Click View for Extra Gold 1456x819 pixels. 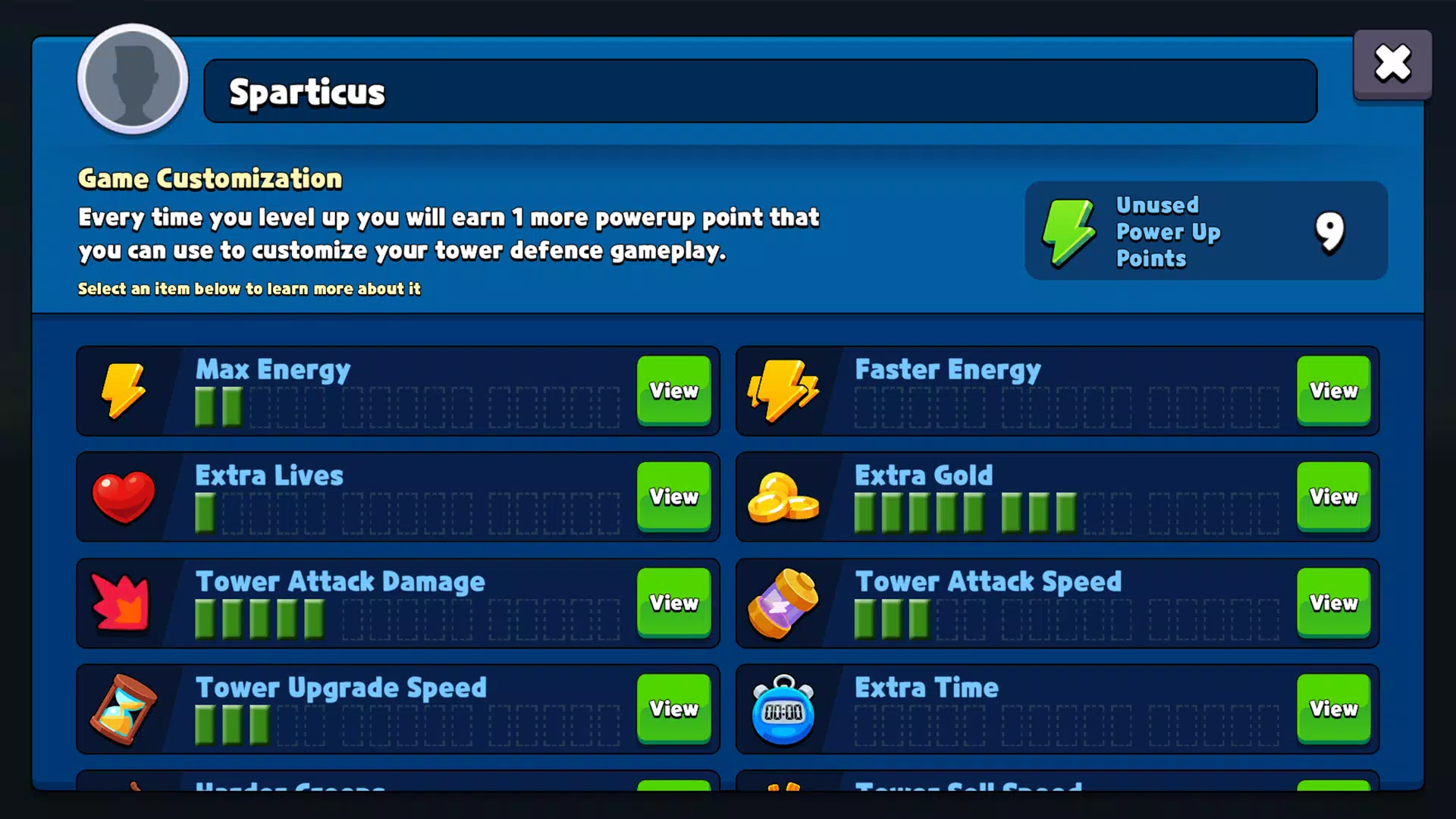coord(1333,497)
